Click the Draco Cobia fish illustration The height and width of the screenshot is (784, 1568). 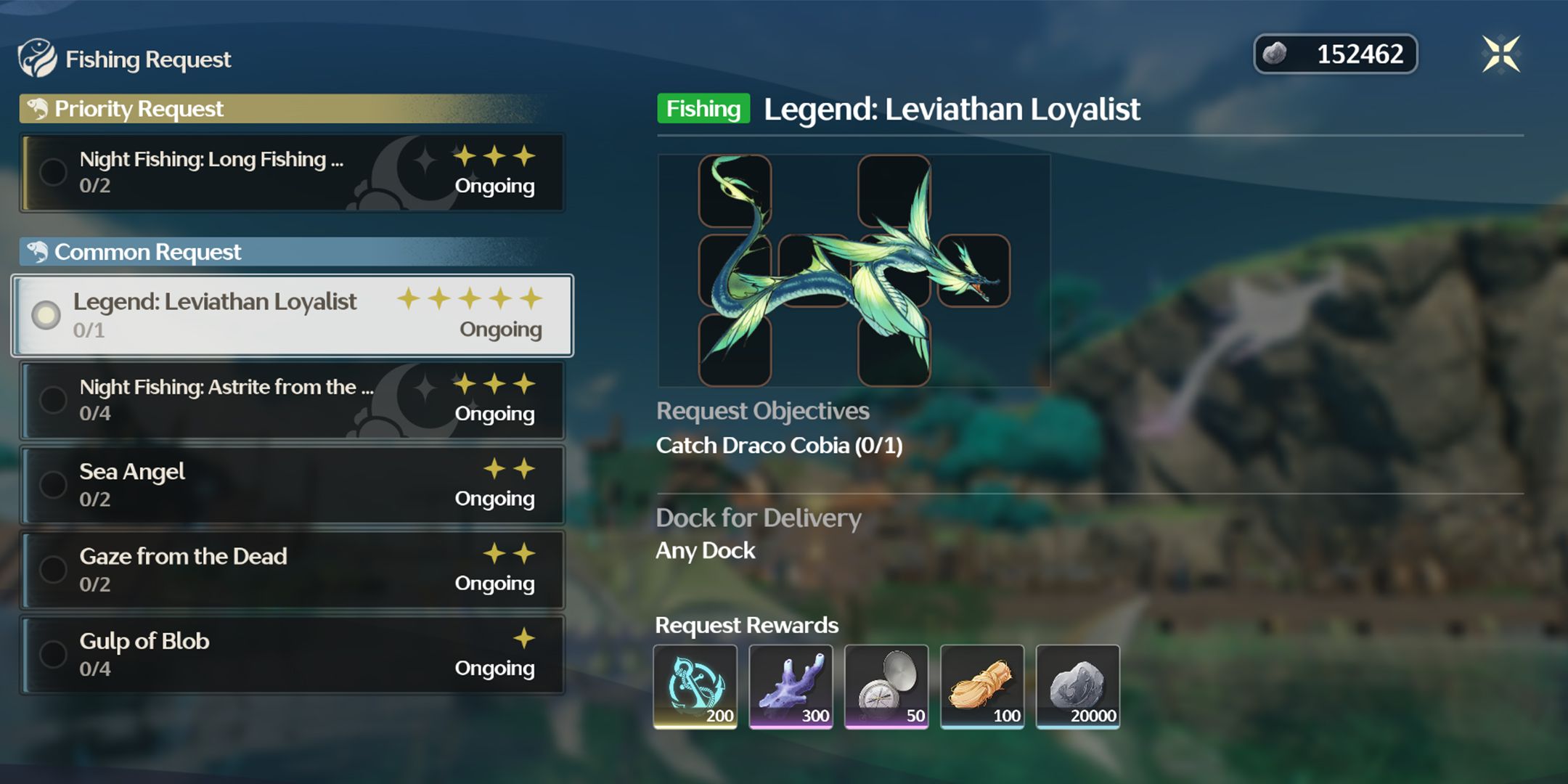point(854,270)
